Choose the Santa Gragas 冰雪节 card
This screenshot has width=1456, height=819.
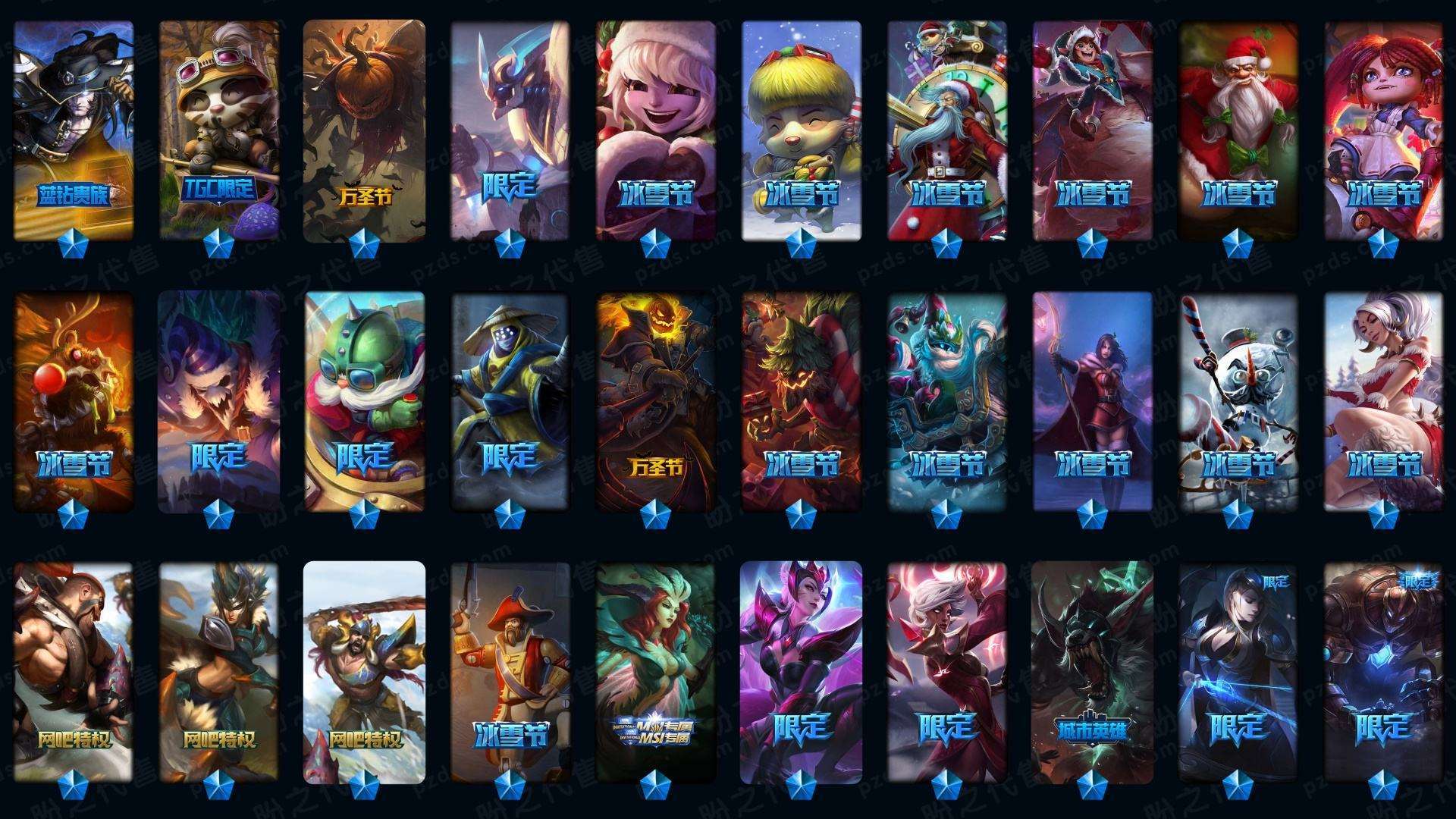point(1238,129)
